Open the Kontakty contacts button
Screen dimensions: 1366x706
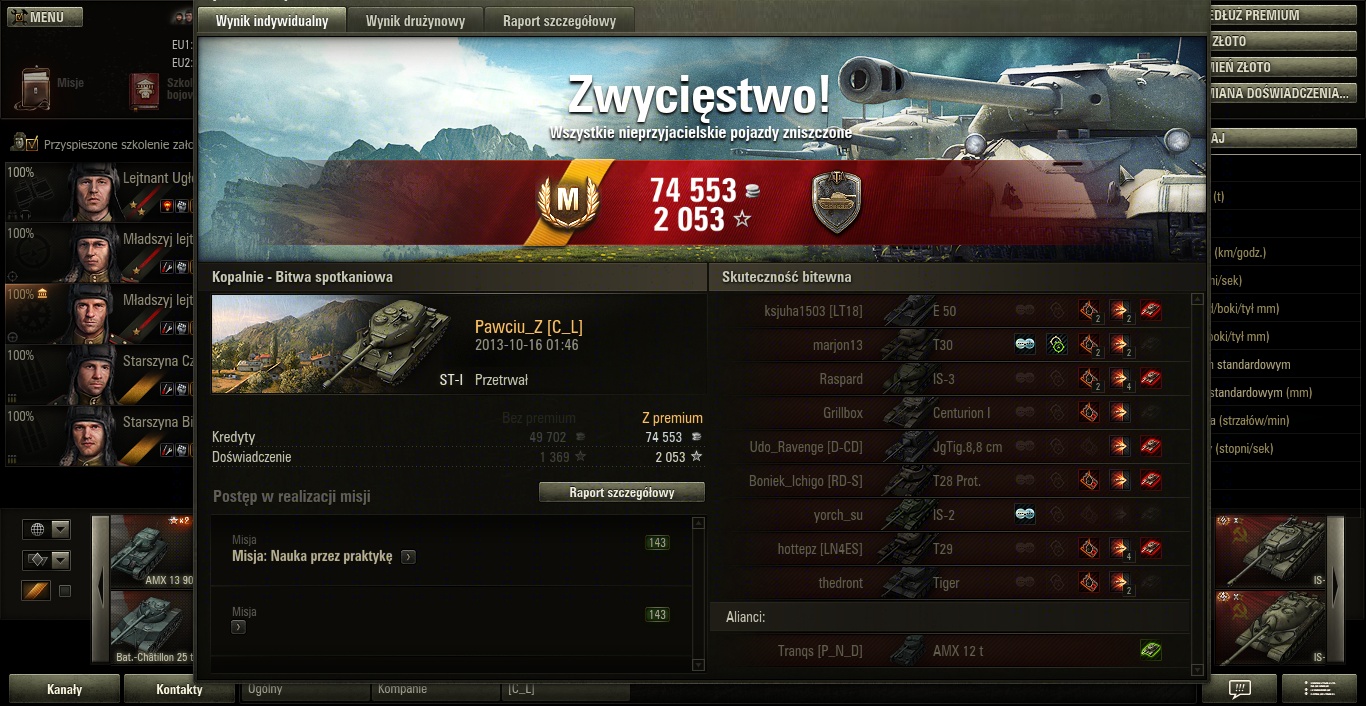click(179, 689)
